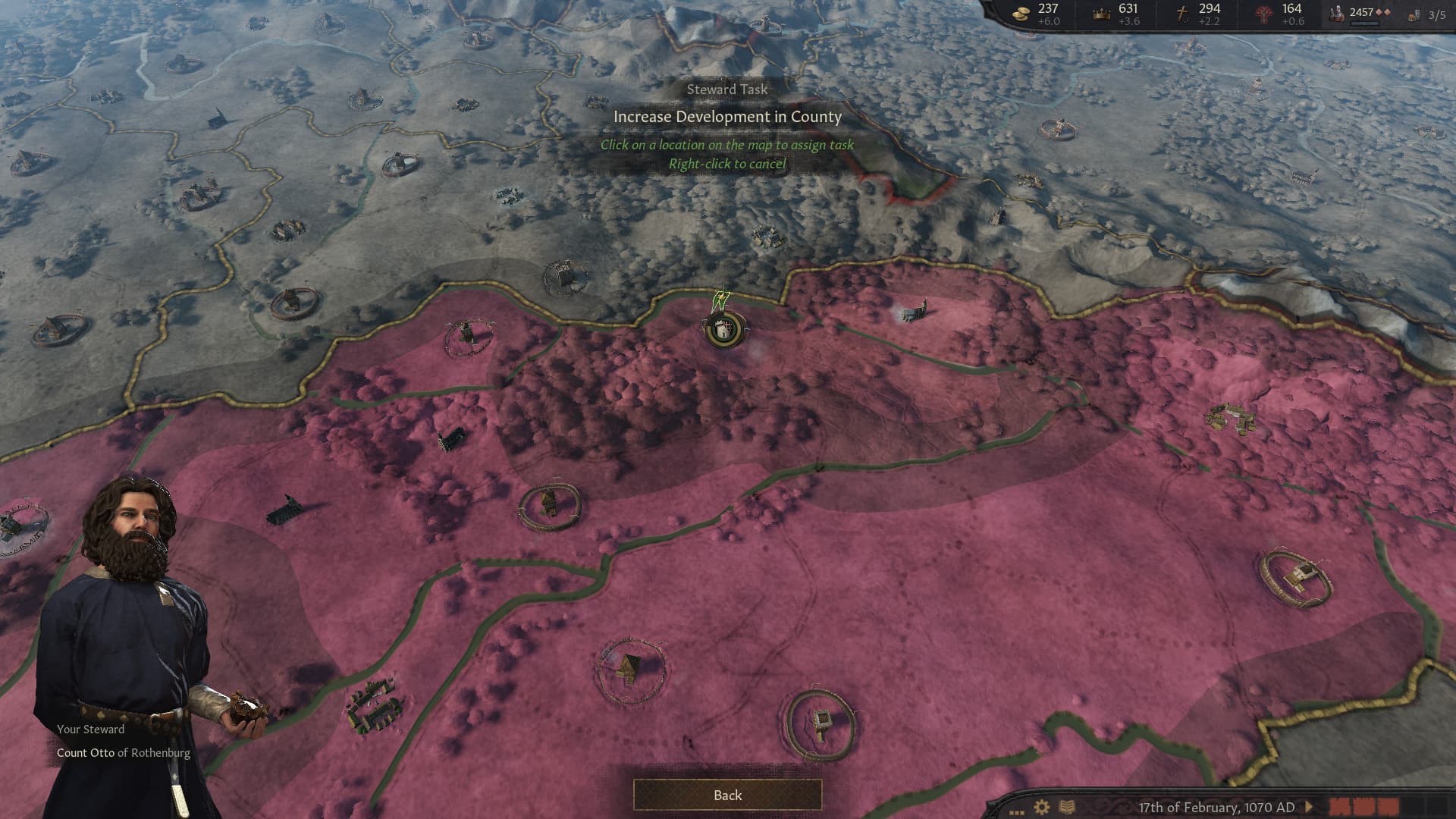The height and width of the screenshot is (819, 1456).
Task: Set maximum game speed on the speed bar
Action: [1437, 805]
